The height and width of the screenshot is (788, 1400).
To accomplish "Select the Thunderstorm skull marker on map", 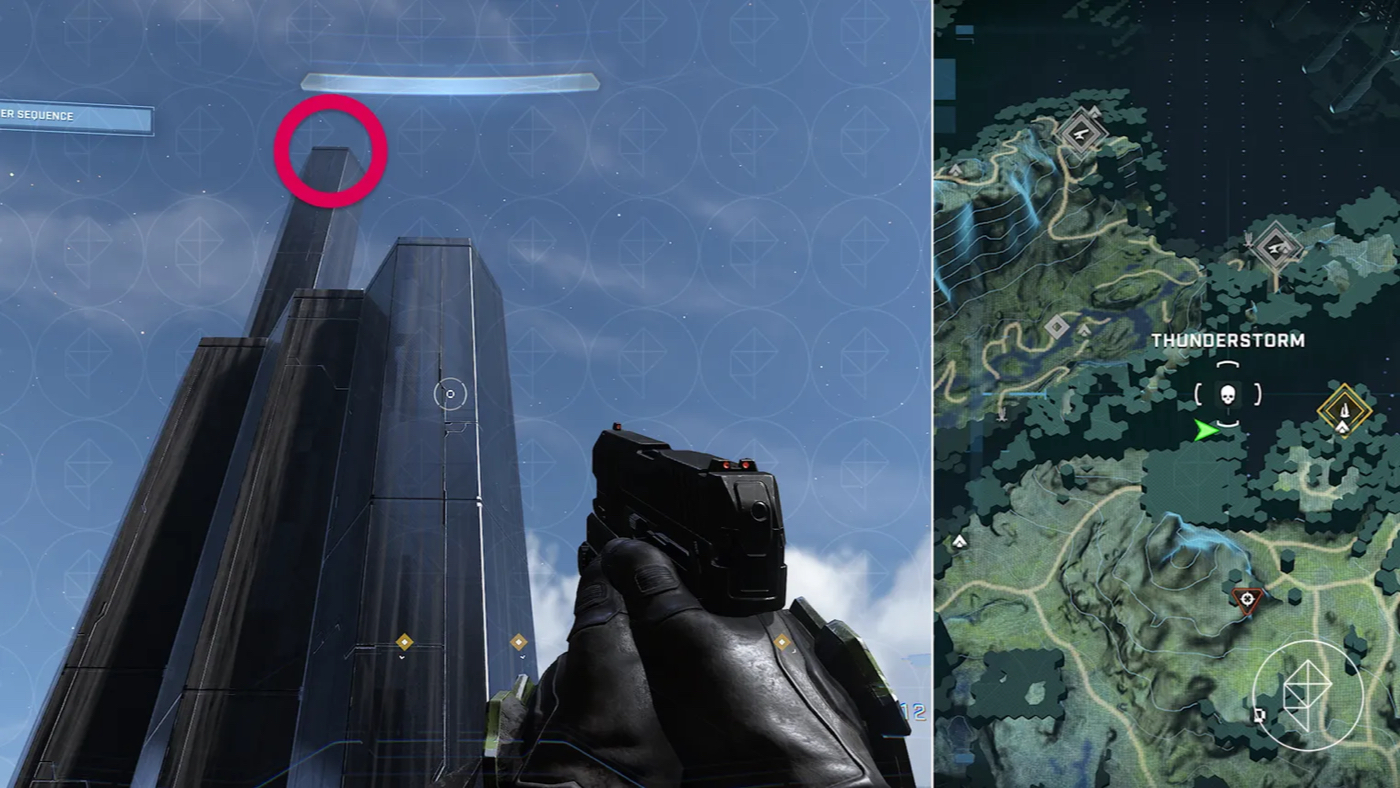I will (1228, 395).
